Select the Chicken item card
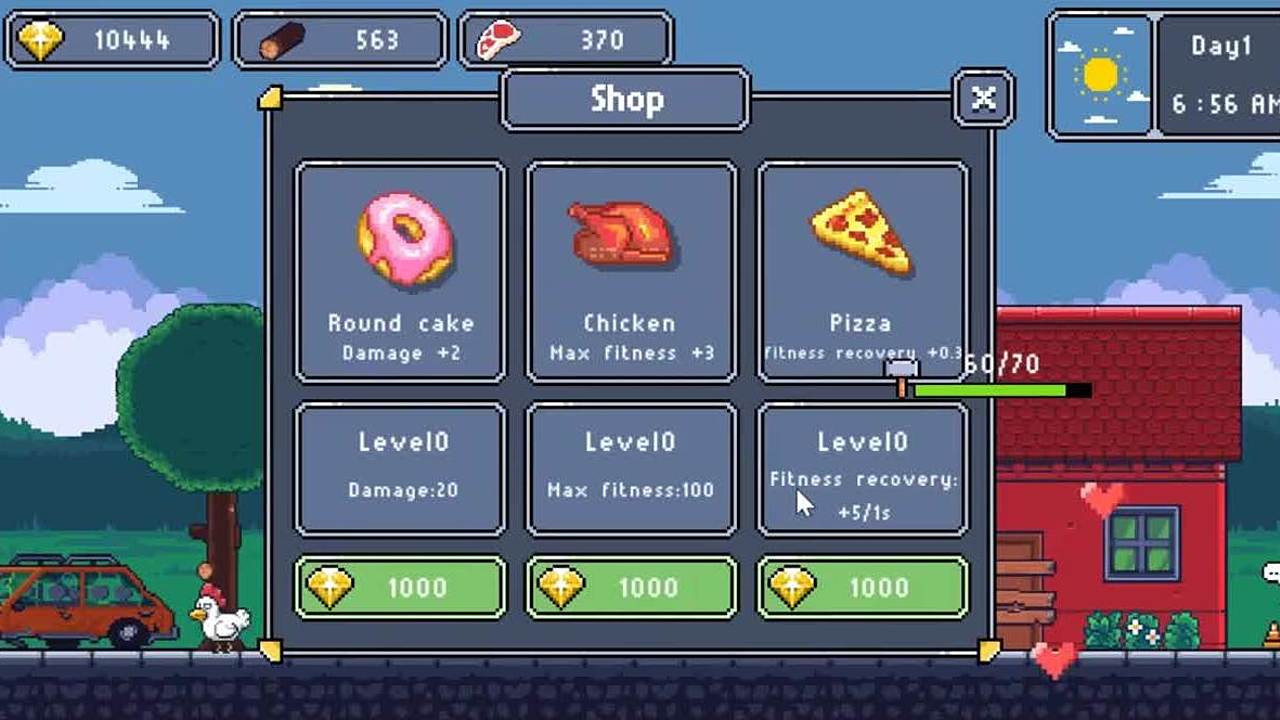1280x720 pixels. (x=631, y=271)
